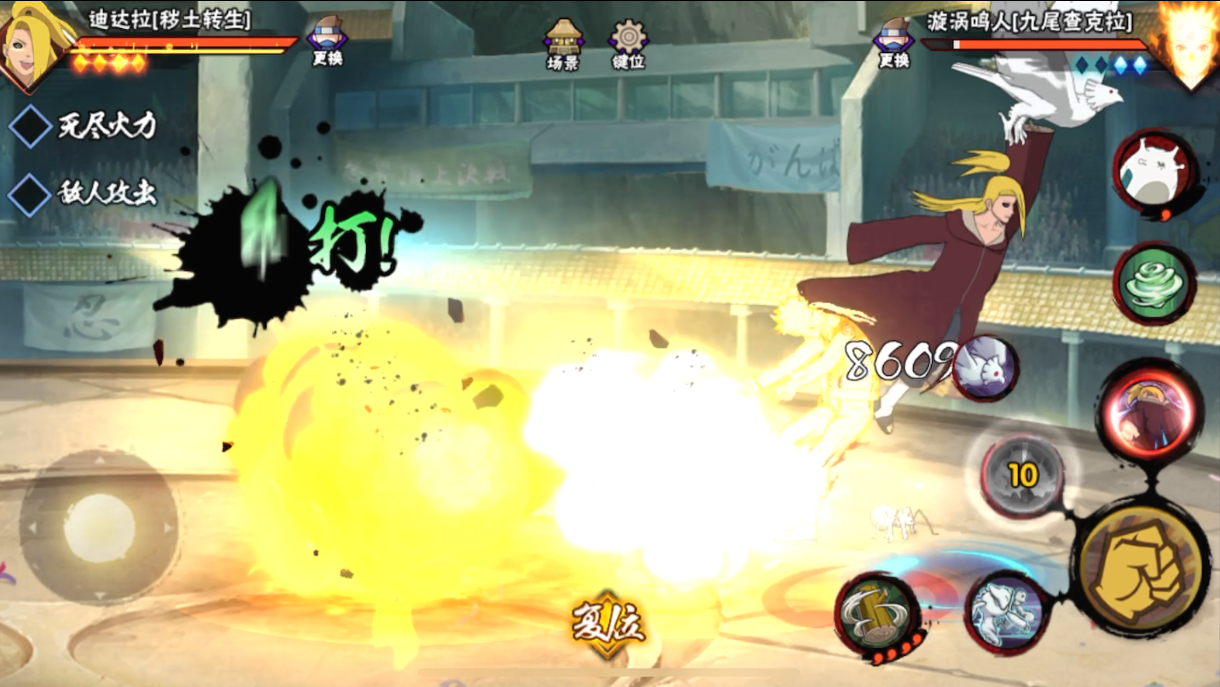Use the substitution log skill
This screenshot has width=1220, height=687.
(x=879, y=614)
